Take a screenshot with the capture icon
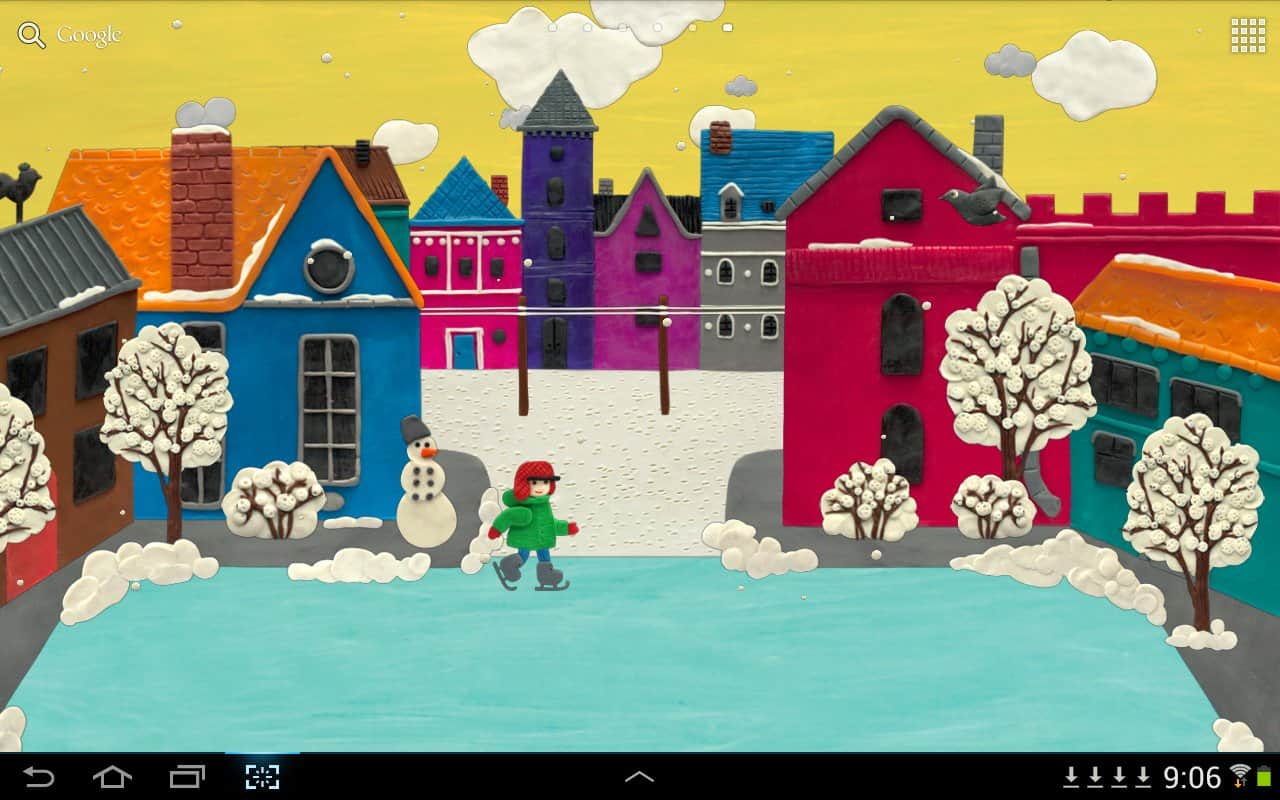1280x800 pixels. point(262,777)
